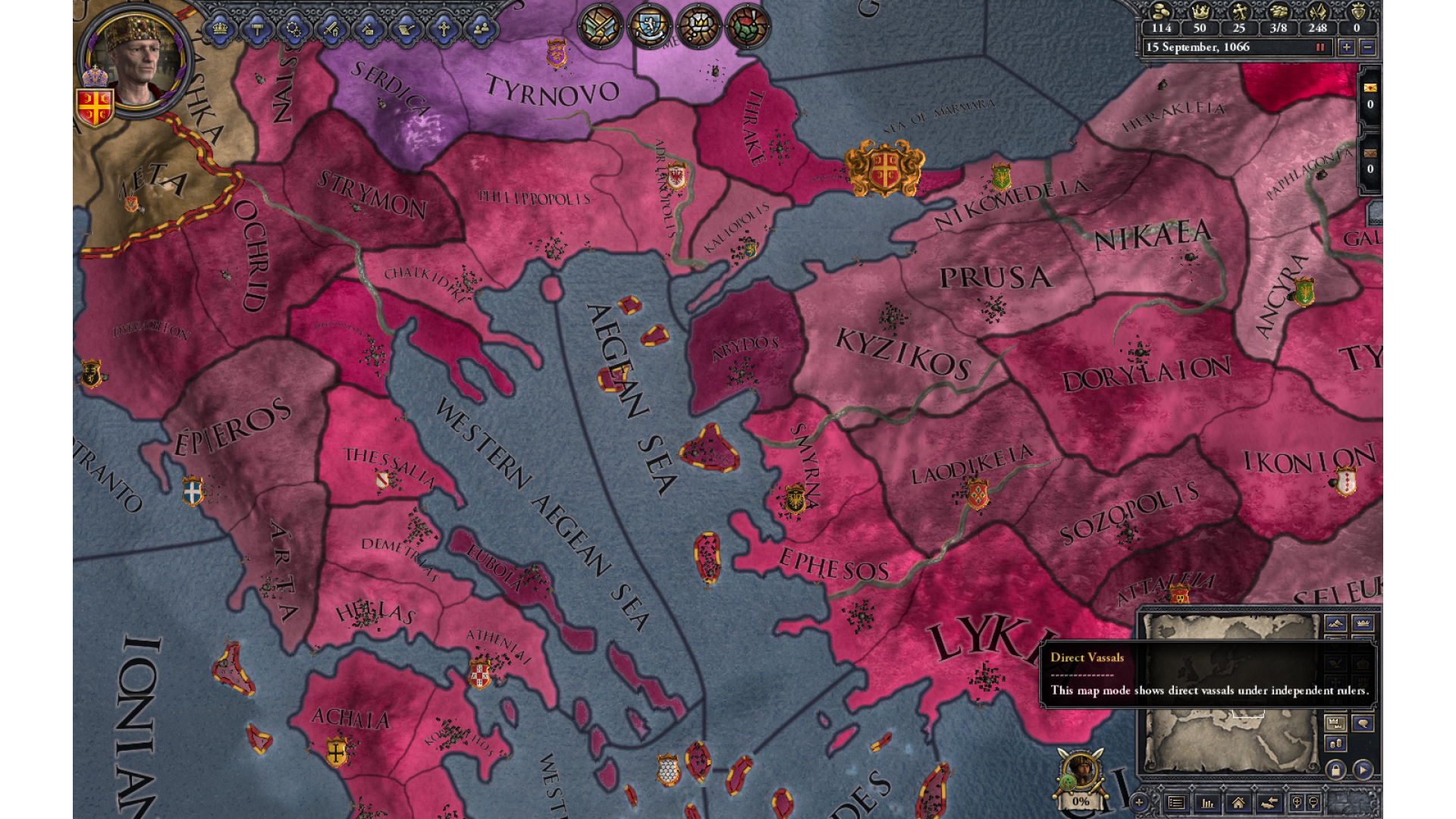Decrease game speed with the minus button

click(x=1367, y=47)
